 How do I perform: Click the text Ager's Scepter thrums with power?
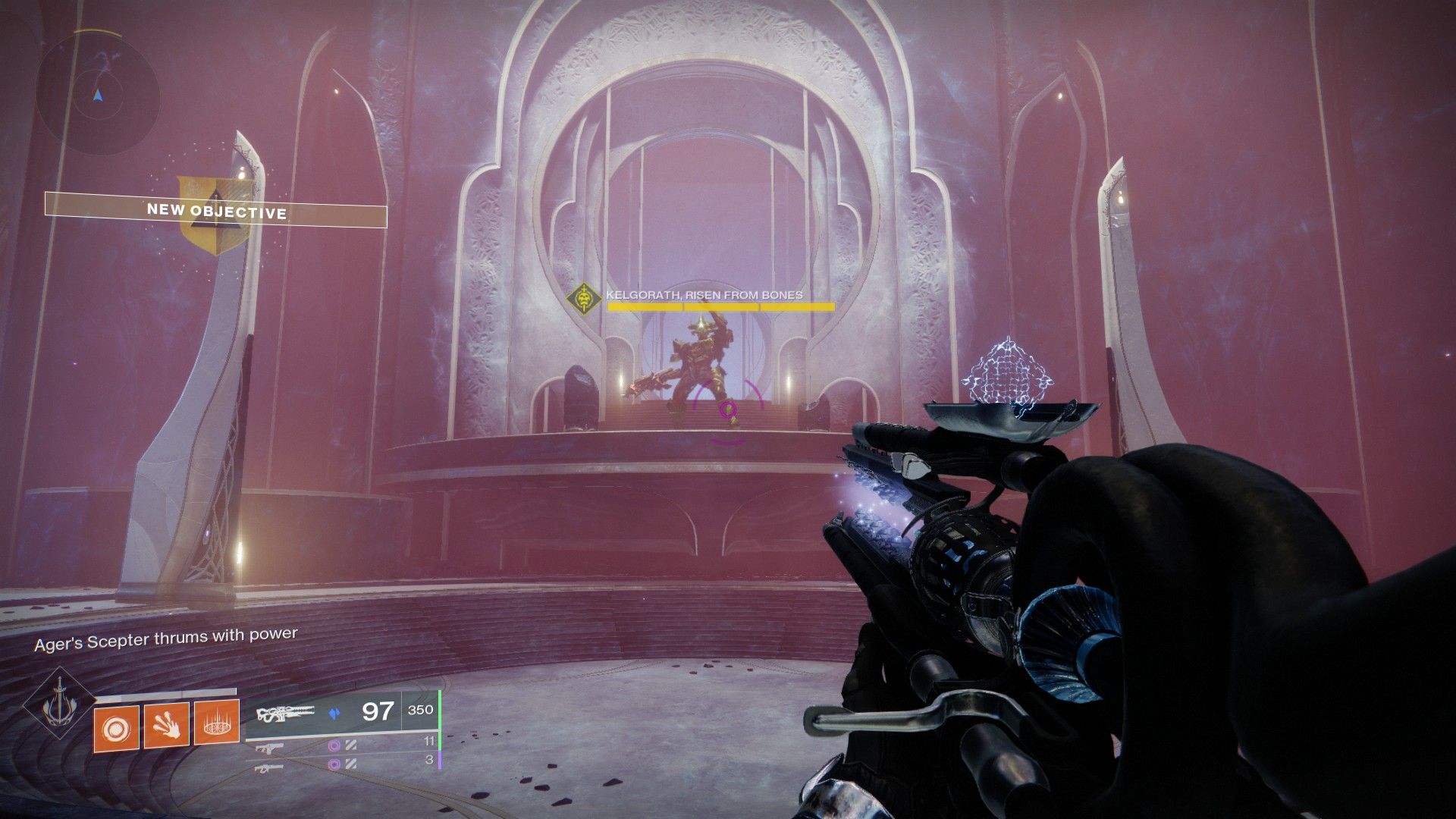[x=167, y=637]
